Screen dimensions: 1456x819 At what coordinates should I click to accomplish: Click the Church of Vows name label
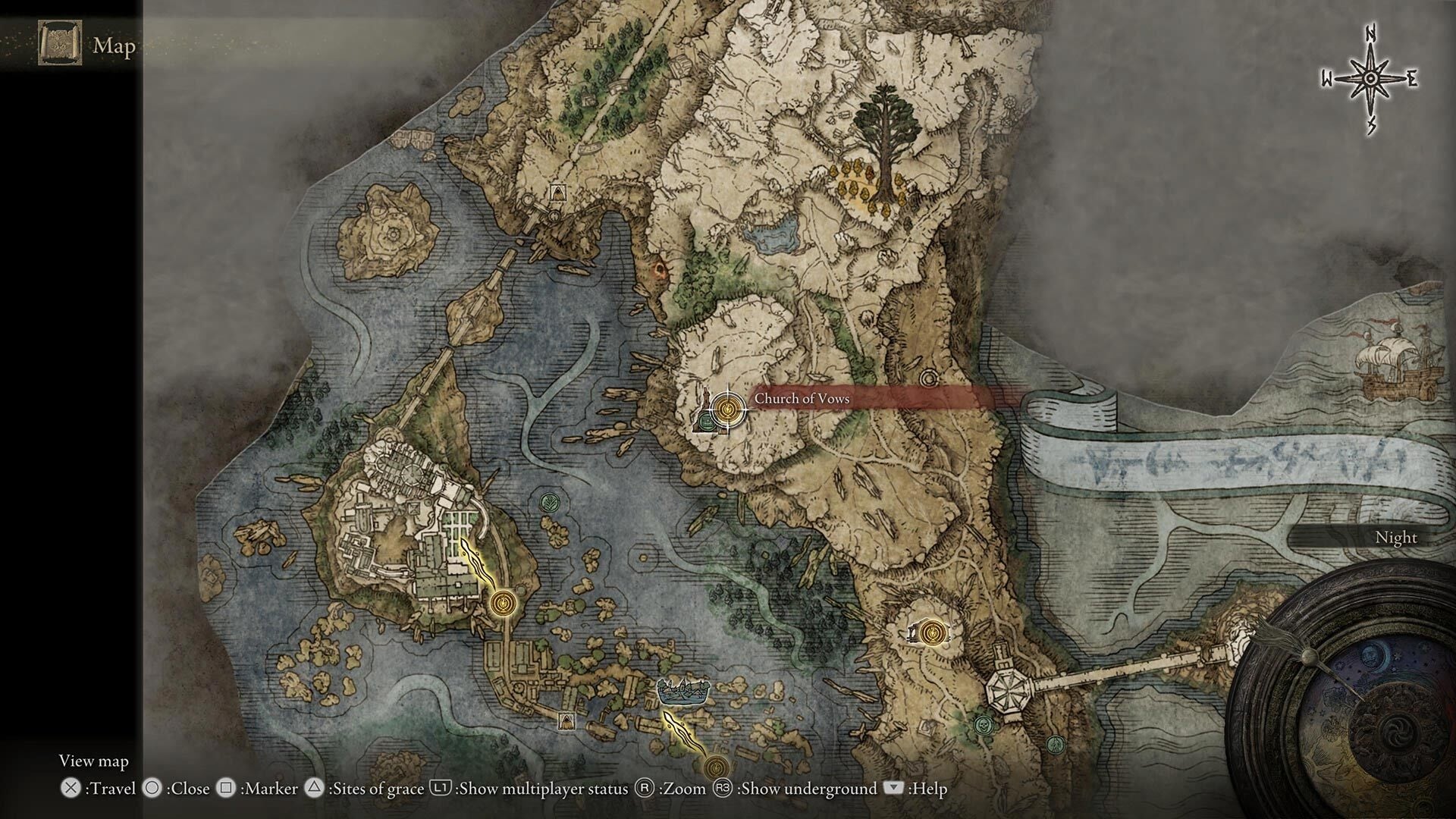(x=802, y=399)
